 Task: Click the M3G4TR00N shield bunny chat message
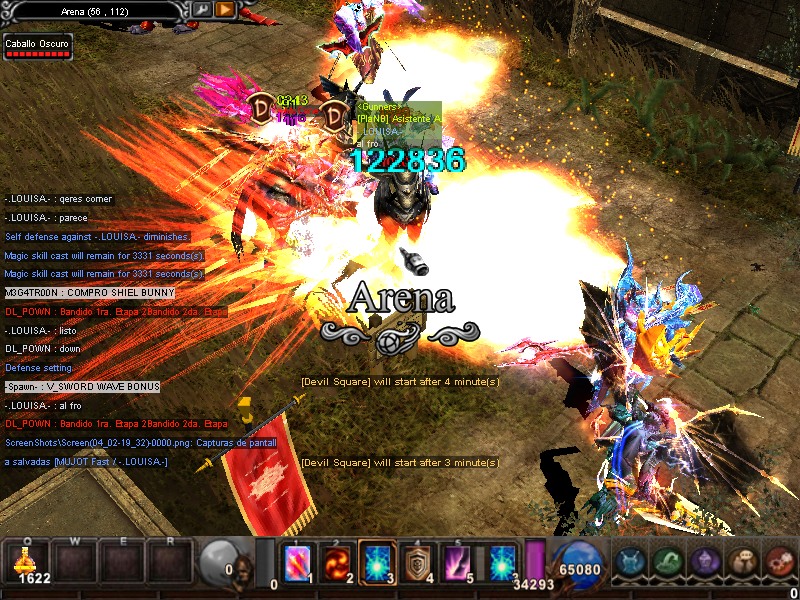pos(89,293)
